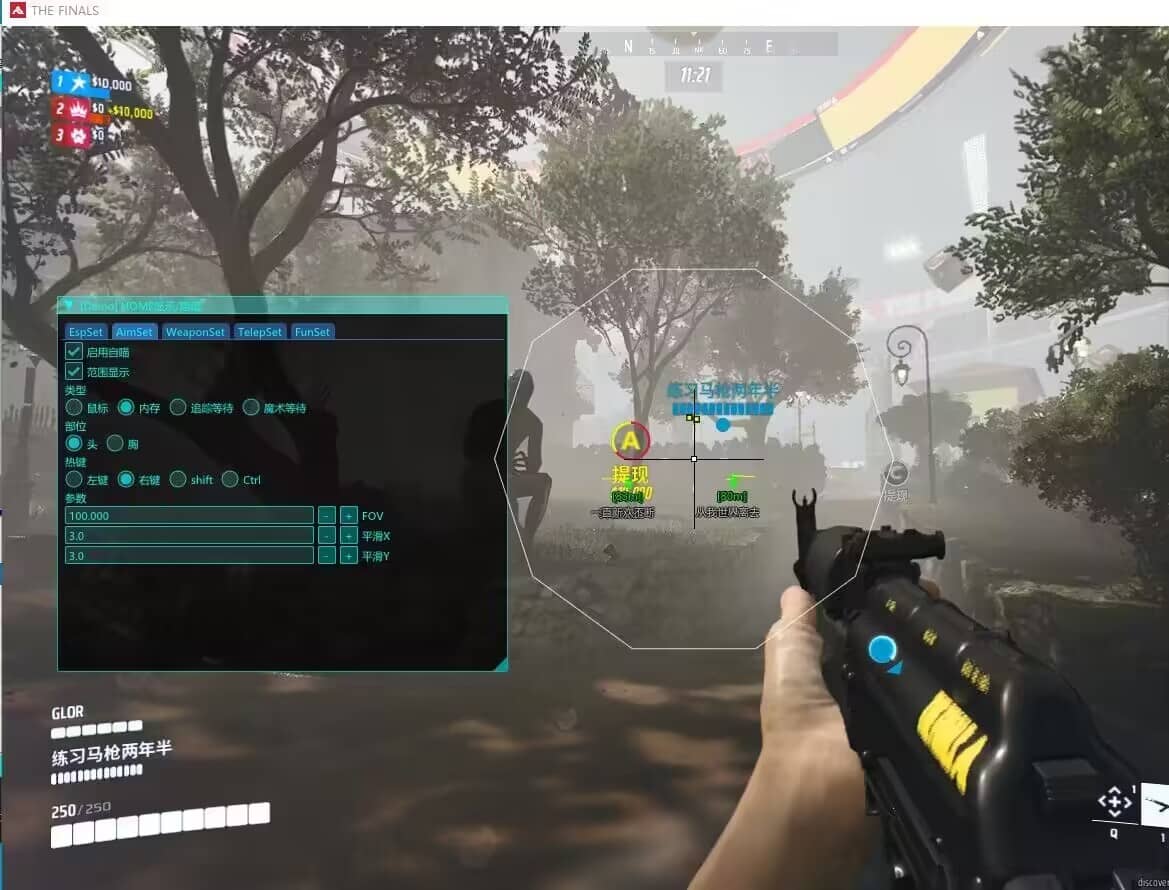The image size is (1169, 890).
Task: Uncheck the 范围显示 checkbox
Action: pyautogui.click(x=74, y=372)
